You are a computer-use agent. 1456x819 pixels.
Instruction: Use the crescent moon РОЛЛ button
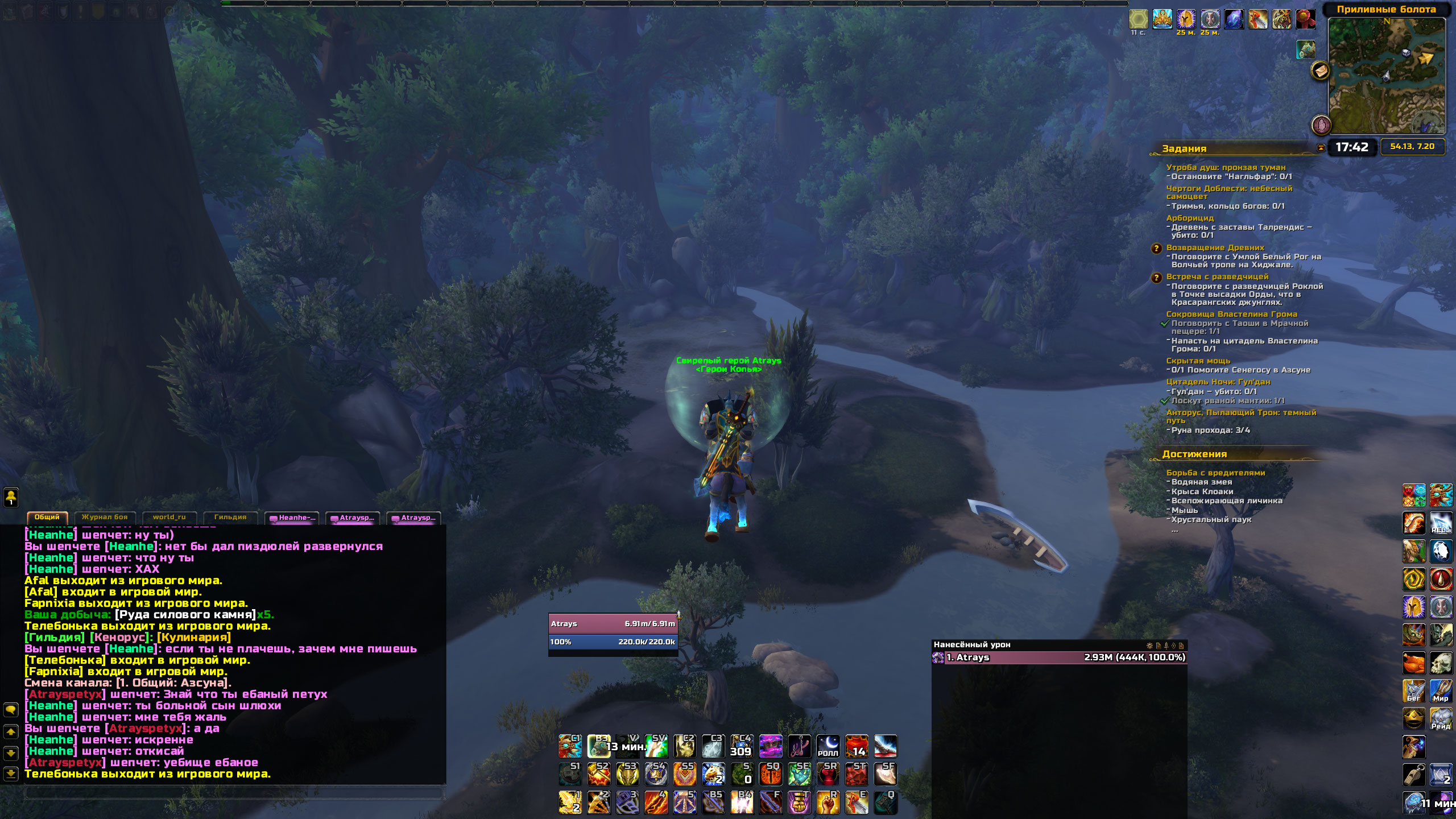click(x=828, y=746)
